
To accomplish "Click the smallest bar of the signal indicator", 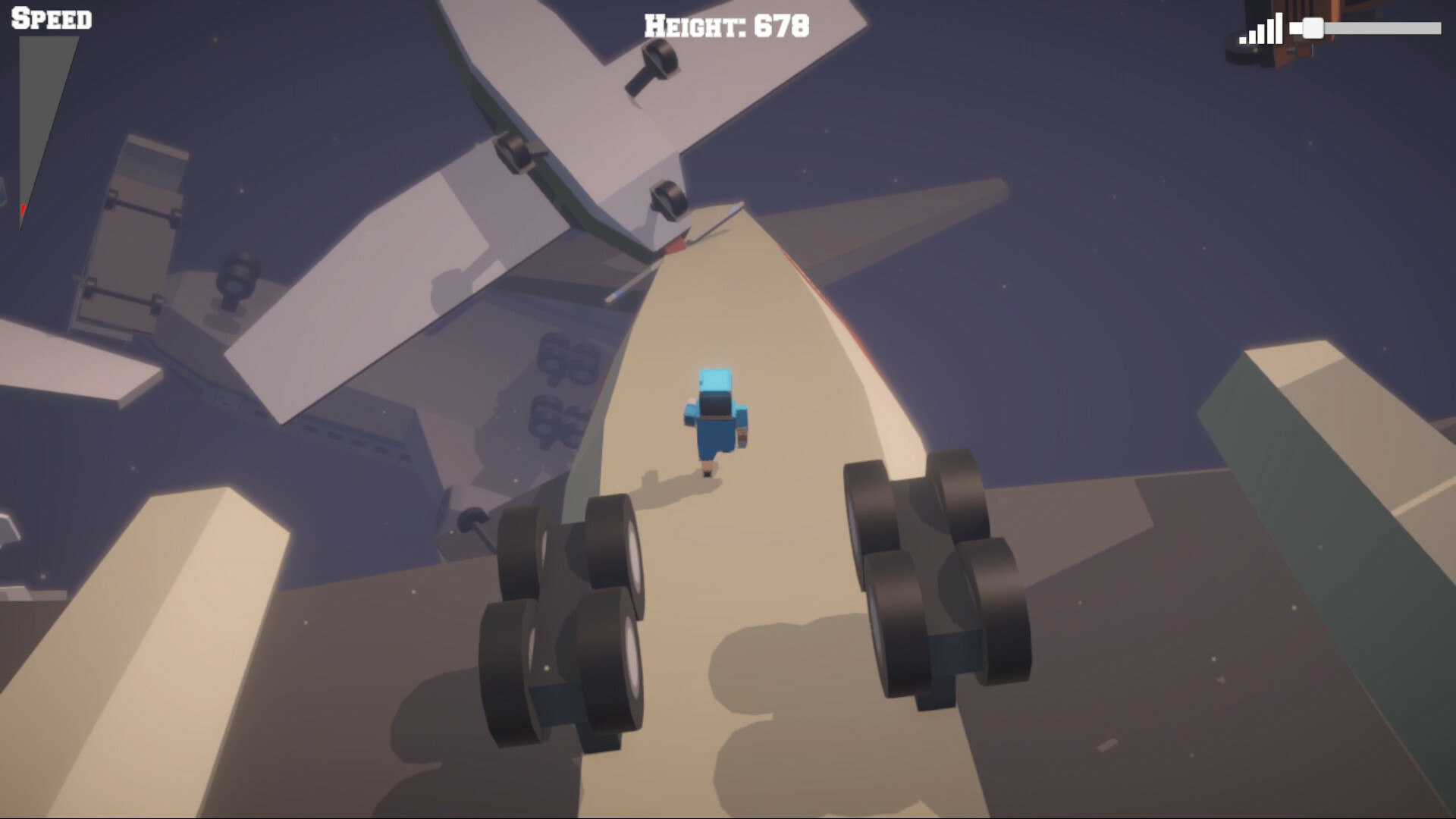I will (1242, 42).
